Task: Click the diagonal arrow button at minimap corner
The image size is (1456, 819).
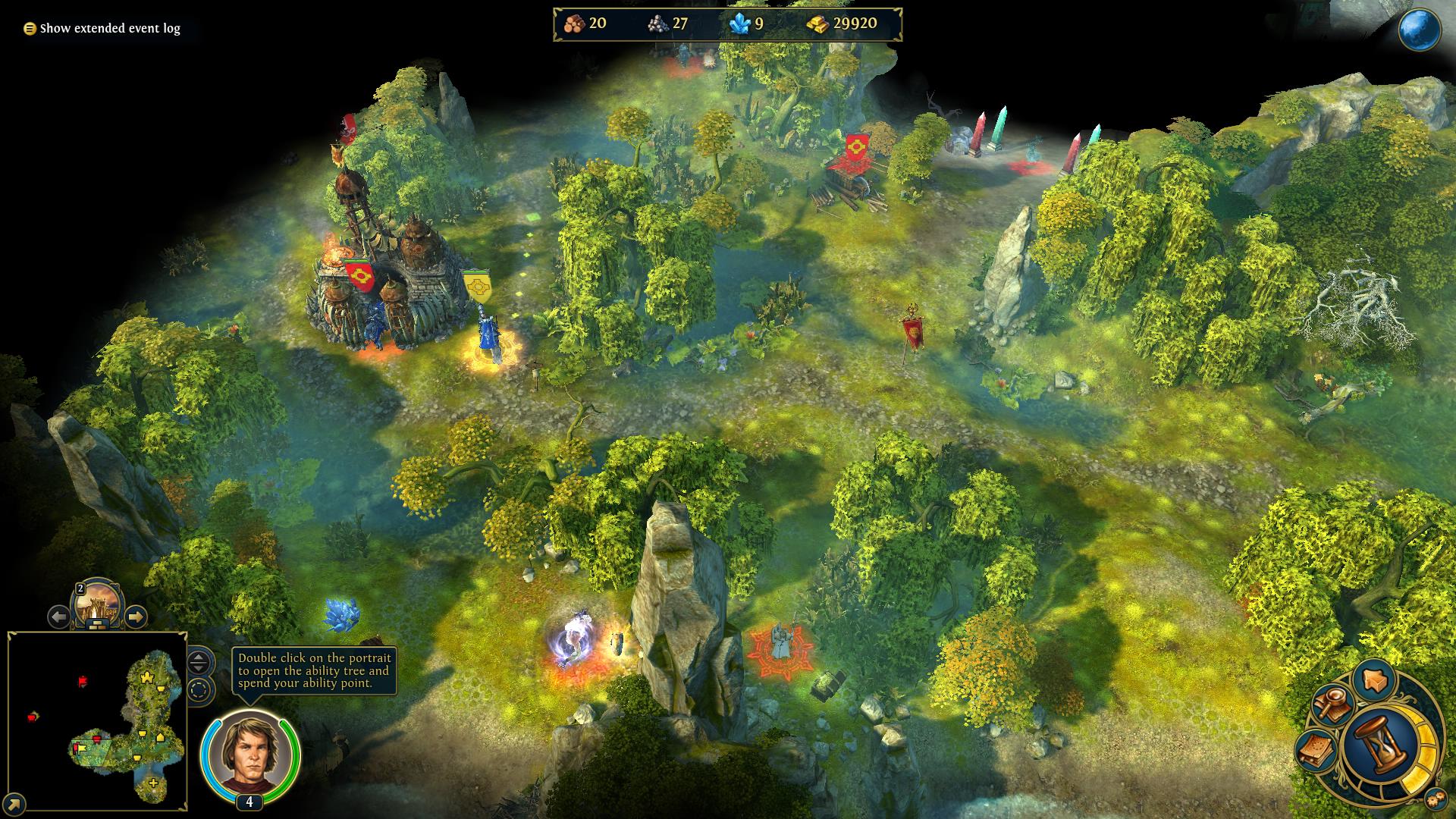Action: [14, 804]
